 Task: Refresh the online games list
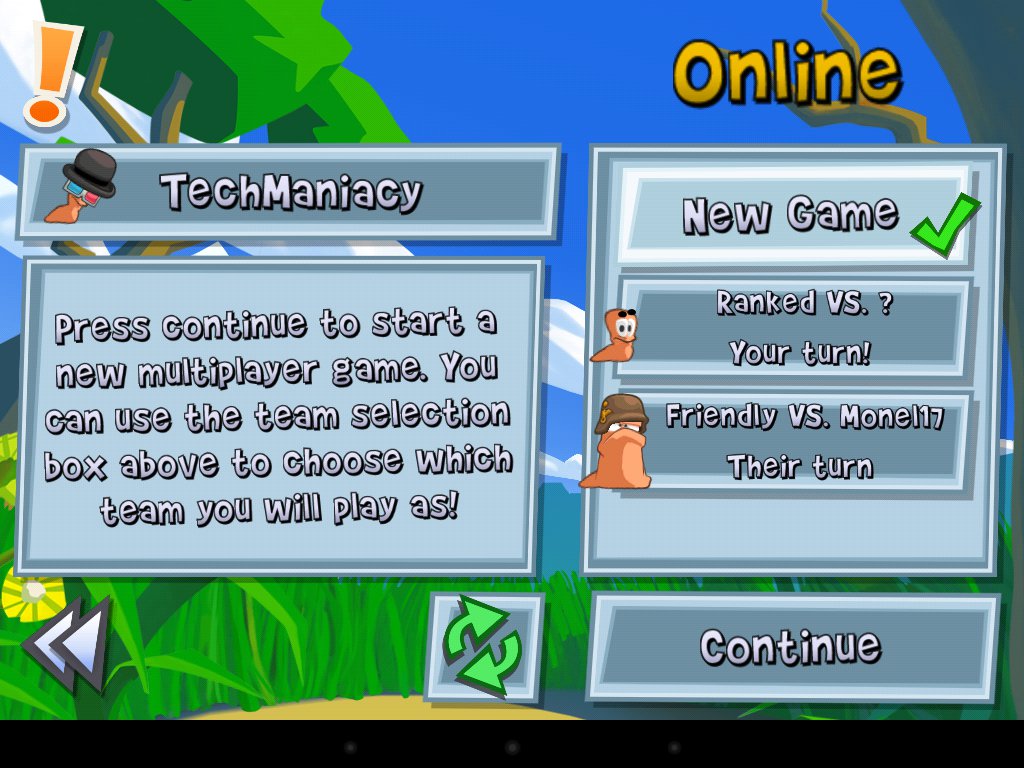pyautogui.click(x=485, y=647)
